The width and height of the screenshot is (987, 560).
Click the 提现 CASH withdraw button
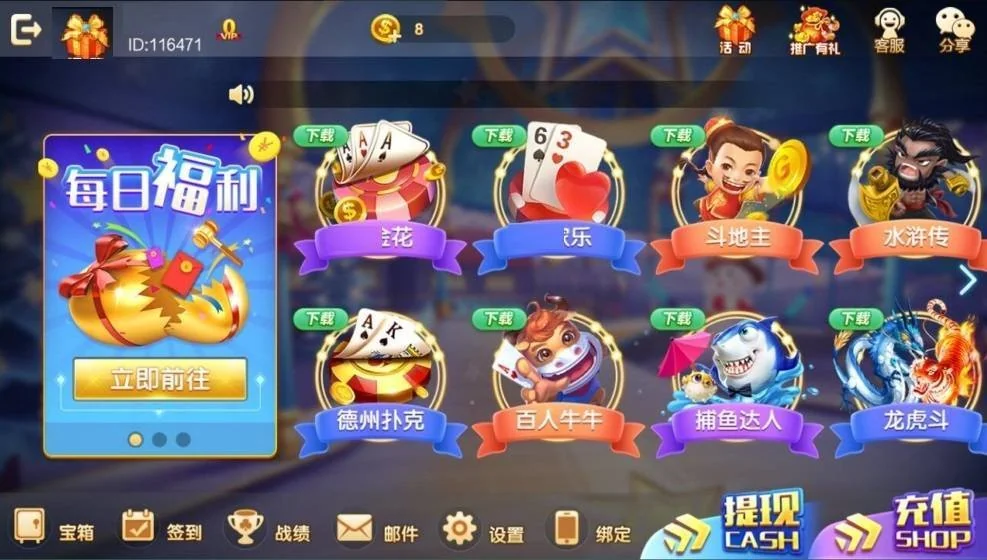[740, 524]
